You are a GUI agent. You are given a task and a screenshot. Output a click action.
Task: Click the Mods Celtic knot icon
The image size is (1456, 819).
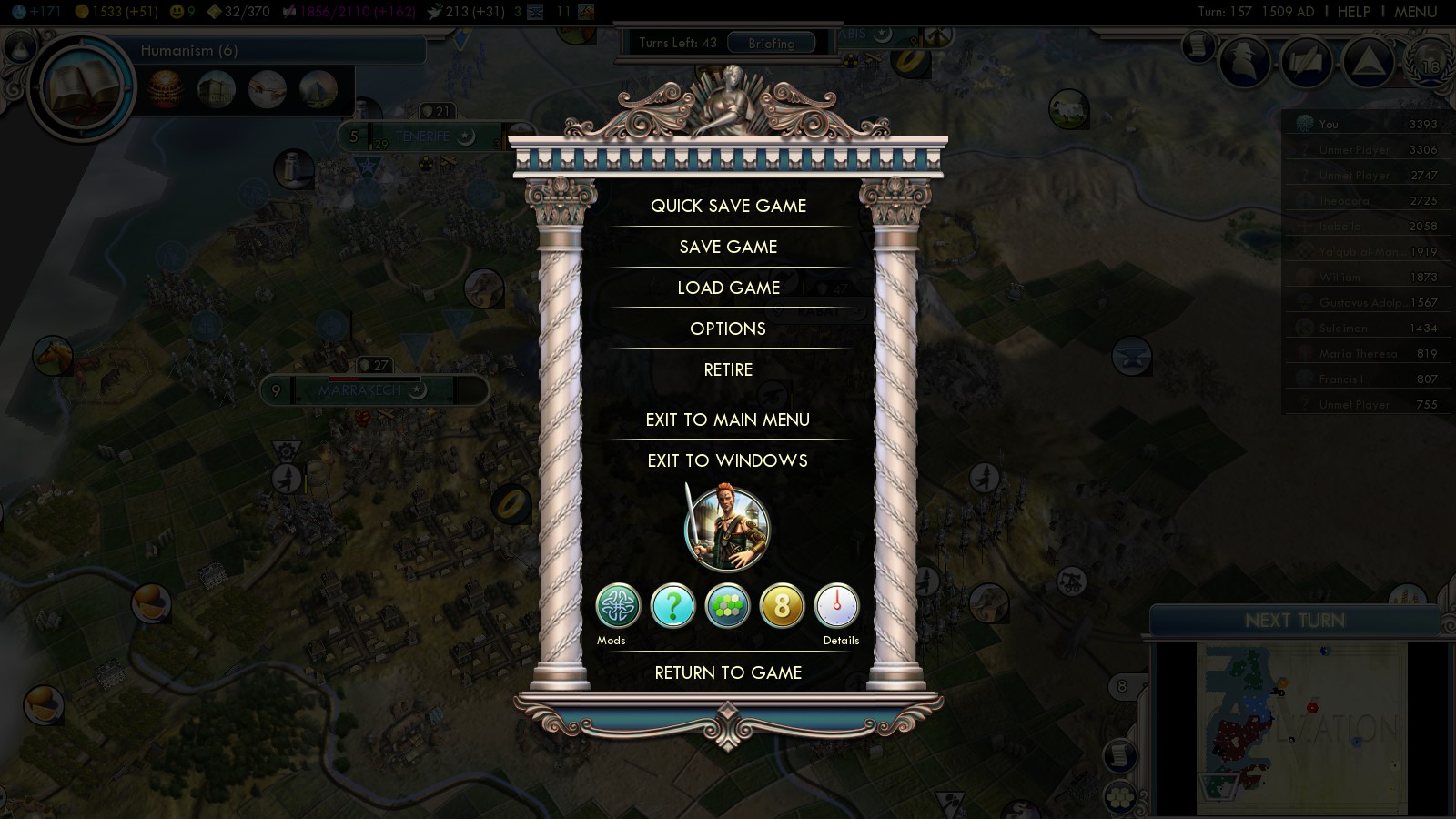click(618, 606)
